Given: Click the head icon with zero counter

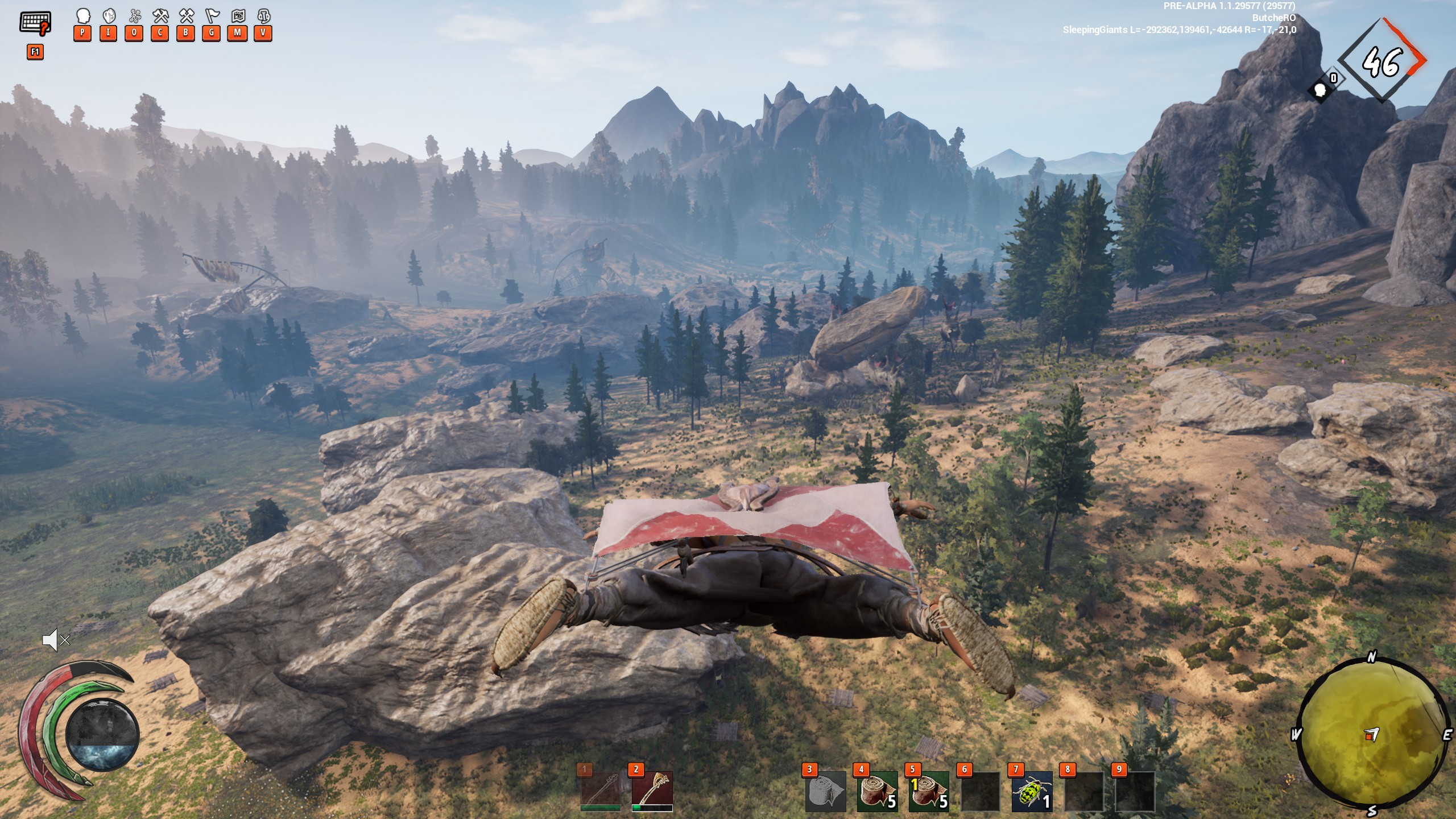Looking at the screenshot, I should (x=1321, y=89).
